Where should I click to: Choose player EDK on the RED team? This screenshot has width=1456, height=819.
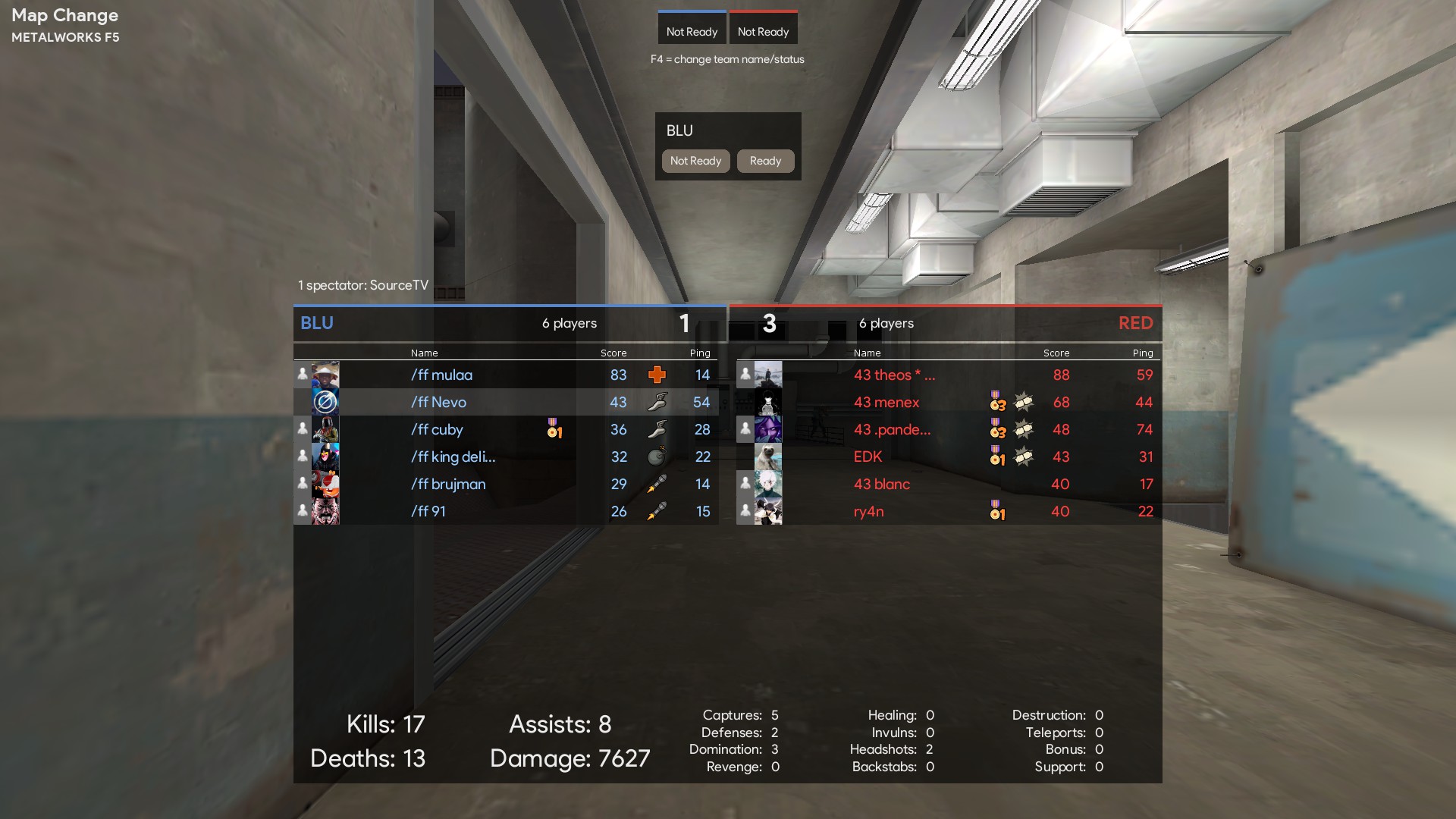point(868,457)
